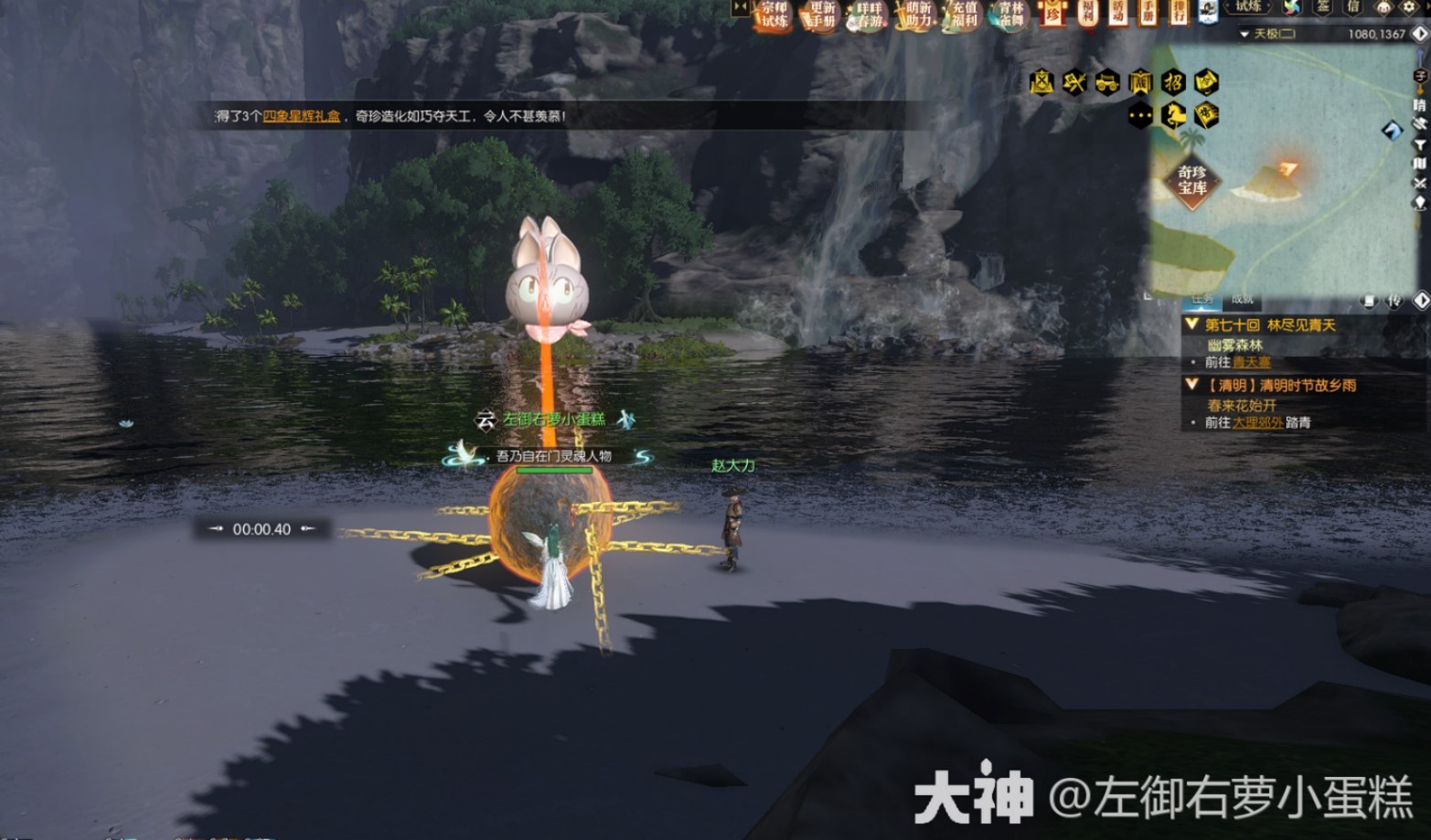Collapse the 【清明】清明时节故乡雨 quest entry

[1191, 385]
